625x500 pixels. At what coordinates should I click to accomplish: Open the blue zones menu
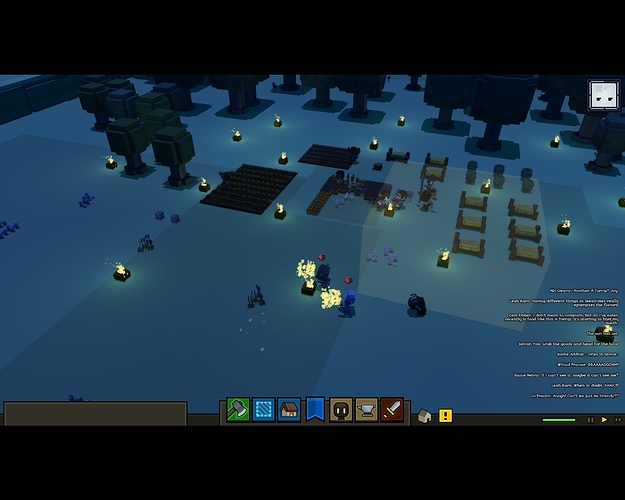[x=263, y=410]
